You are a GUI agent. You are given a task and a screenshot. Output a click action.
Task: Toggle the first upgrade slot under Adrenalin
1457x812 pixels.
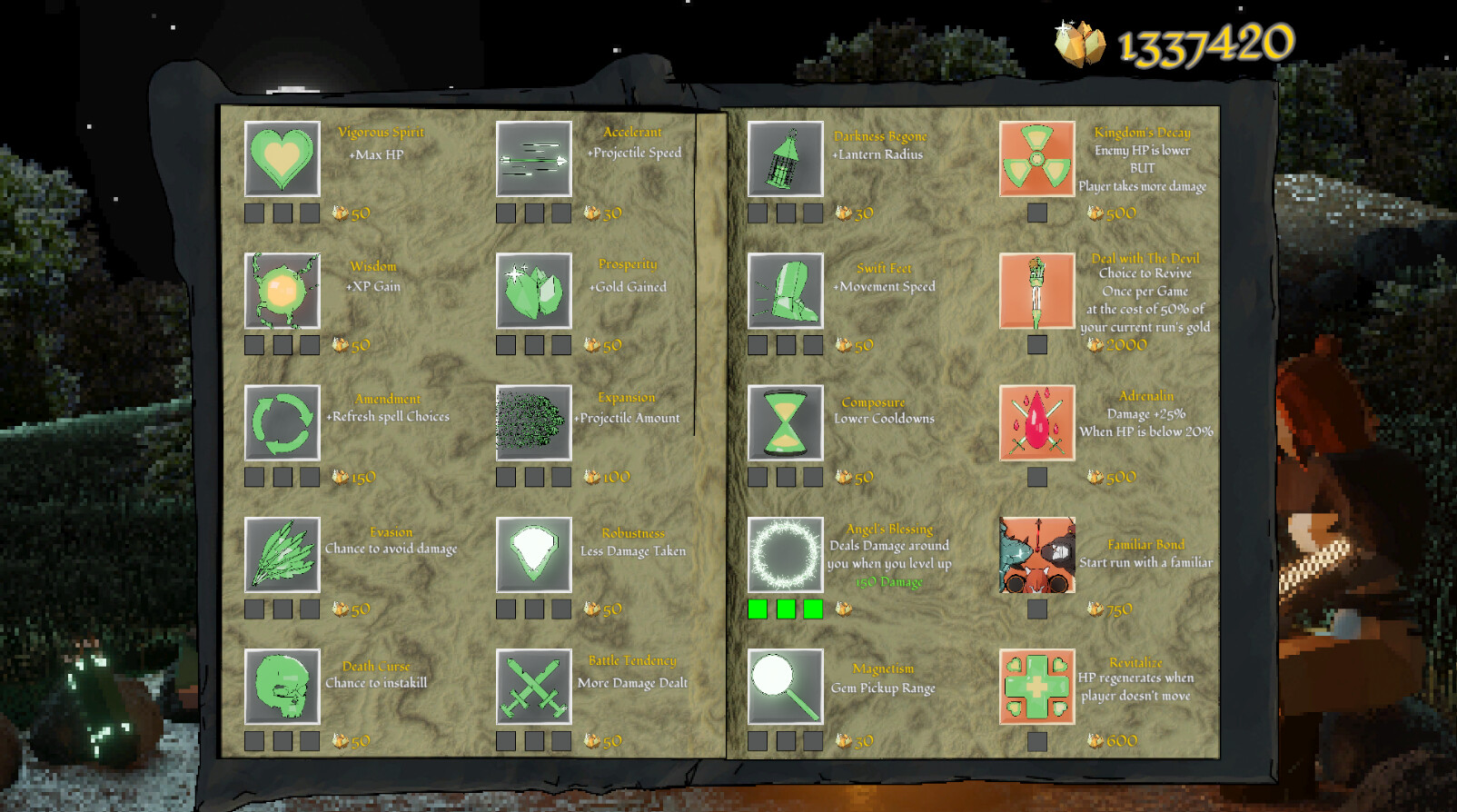(x=1036, y=476)
